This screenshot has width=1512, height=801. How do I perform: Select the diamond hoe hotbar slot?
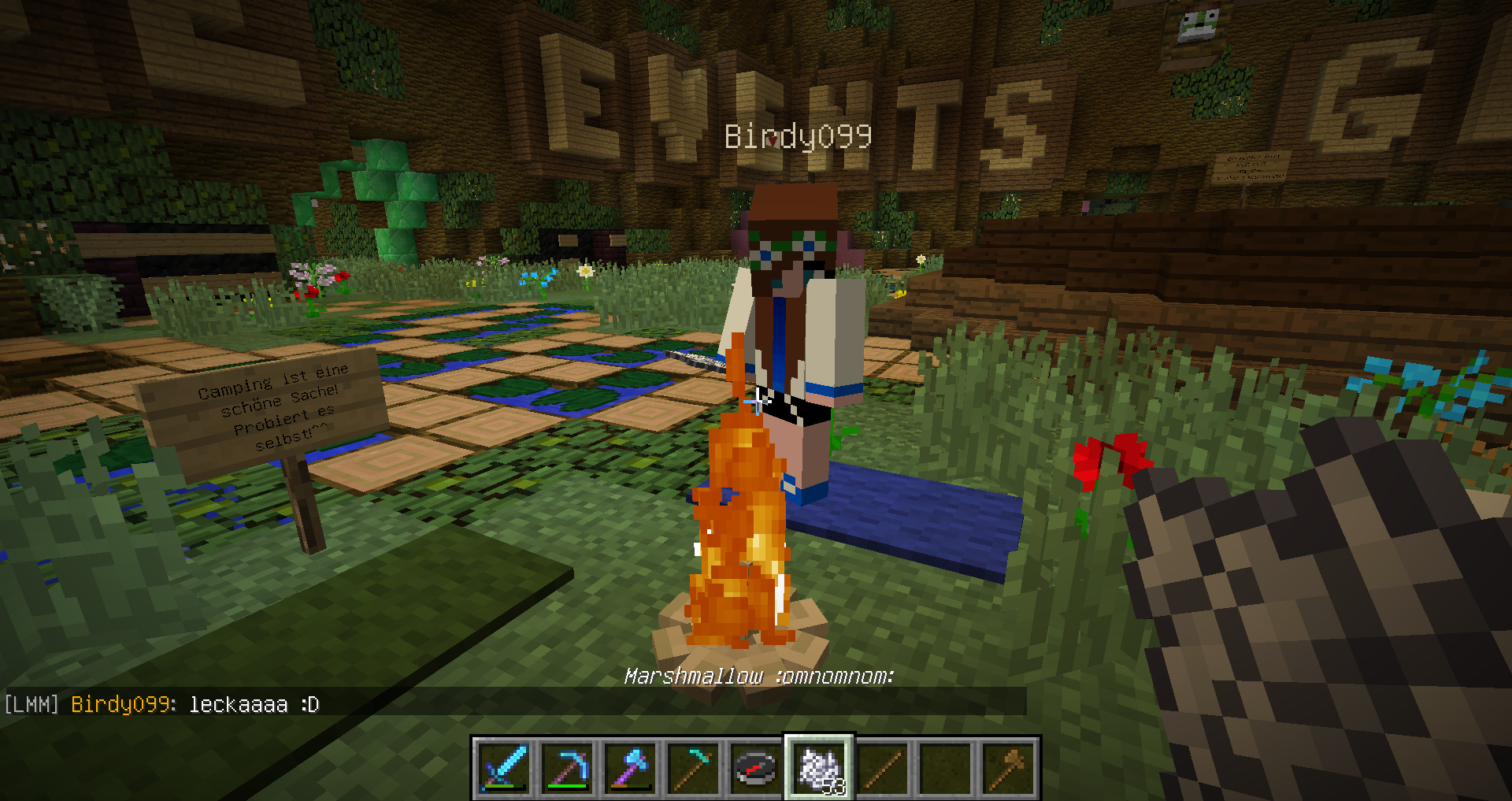point(693,768)
